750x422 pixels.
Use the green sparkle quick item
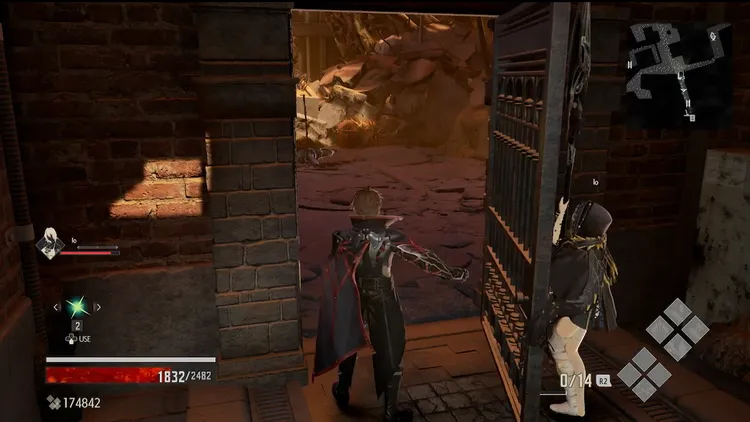click(76, 308)
